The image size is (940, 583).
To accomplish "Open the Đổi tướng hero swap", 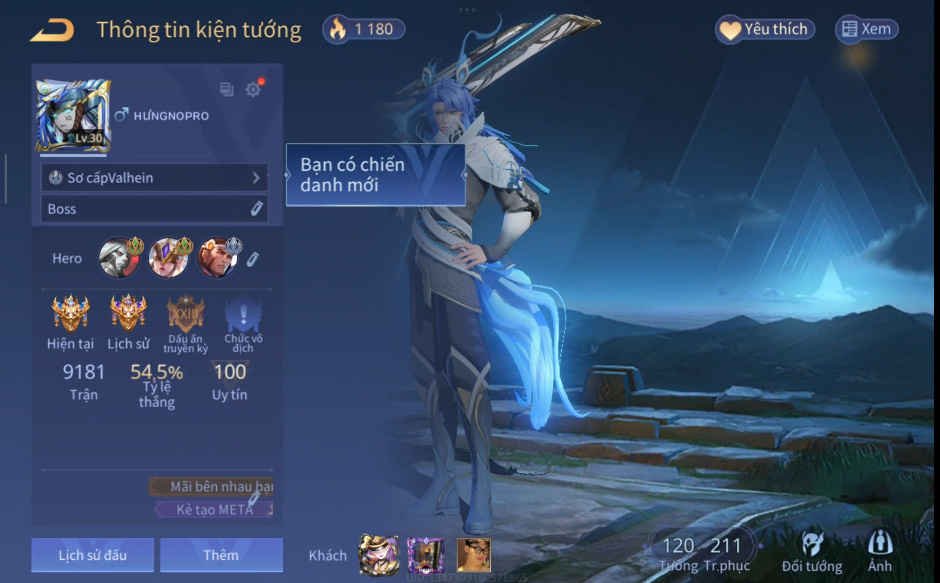I will [x=812, y=552].
